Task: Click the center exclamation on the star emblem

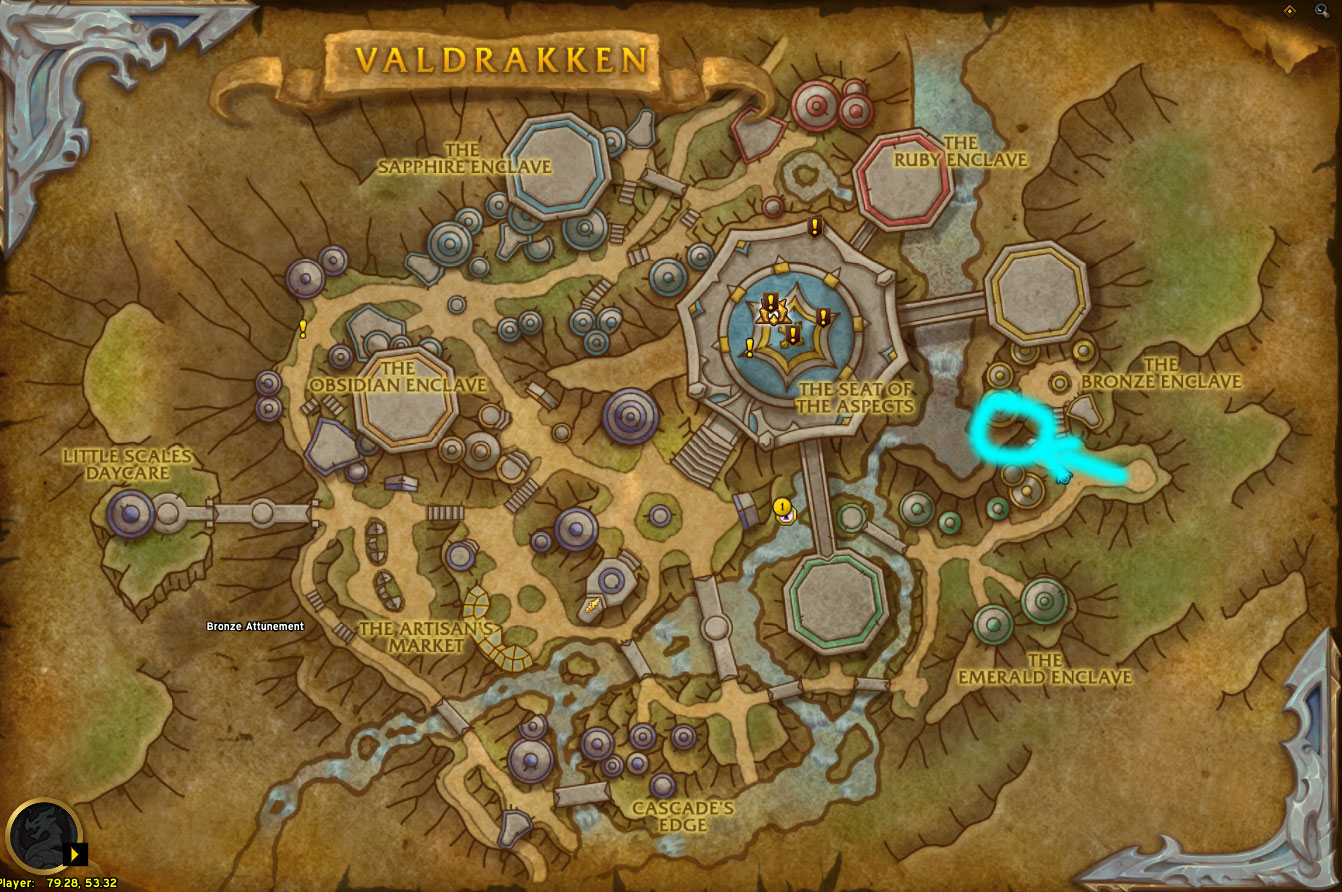Action: click(792, 335)
